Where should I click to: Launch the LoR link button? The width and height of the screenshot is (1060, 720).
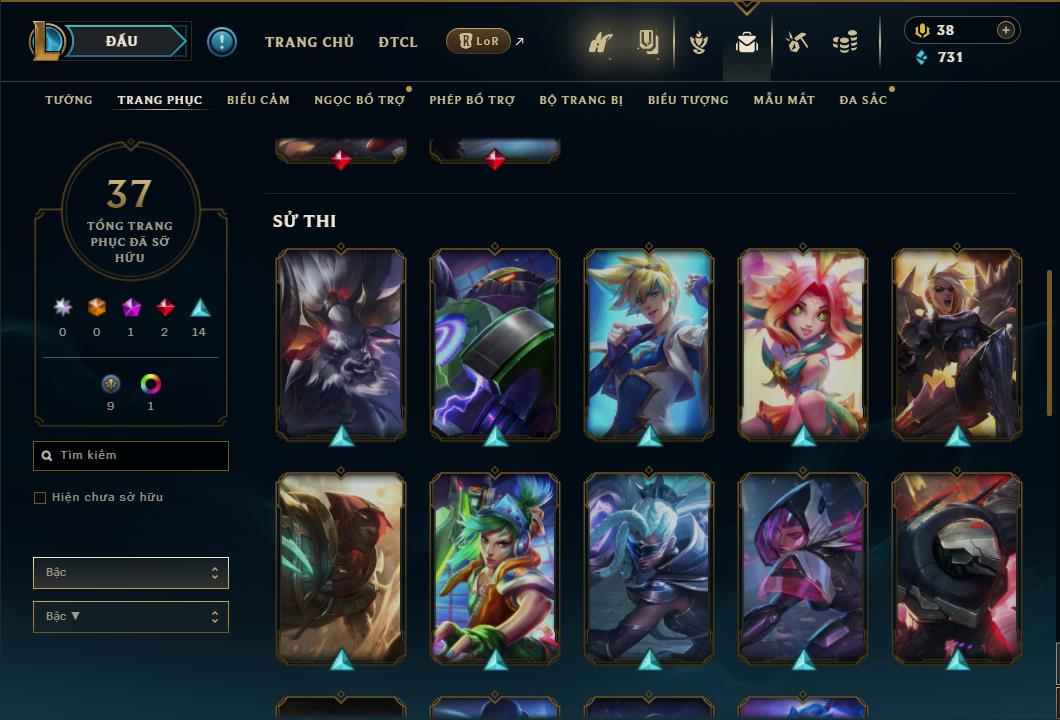[479, 41]
